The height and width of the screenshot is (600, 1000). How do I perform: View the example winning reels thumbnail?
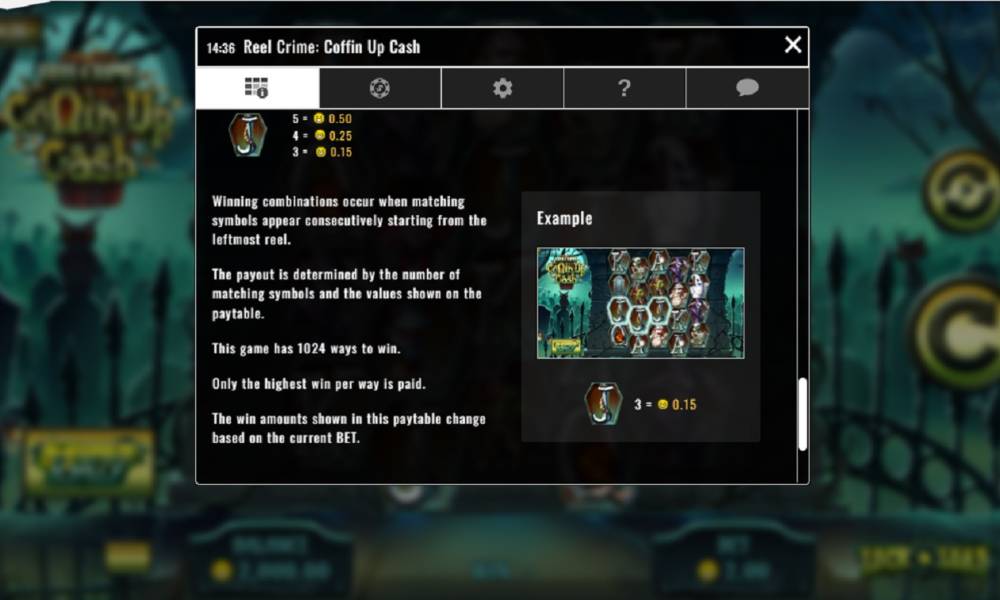640,303
